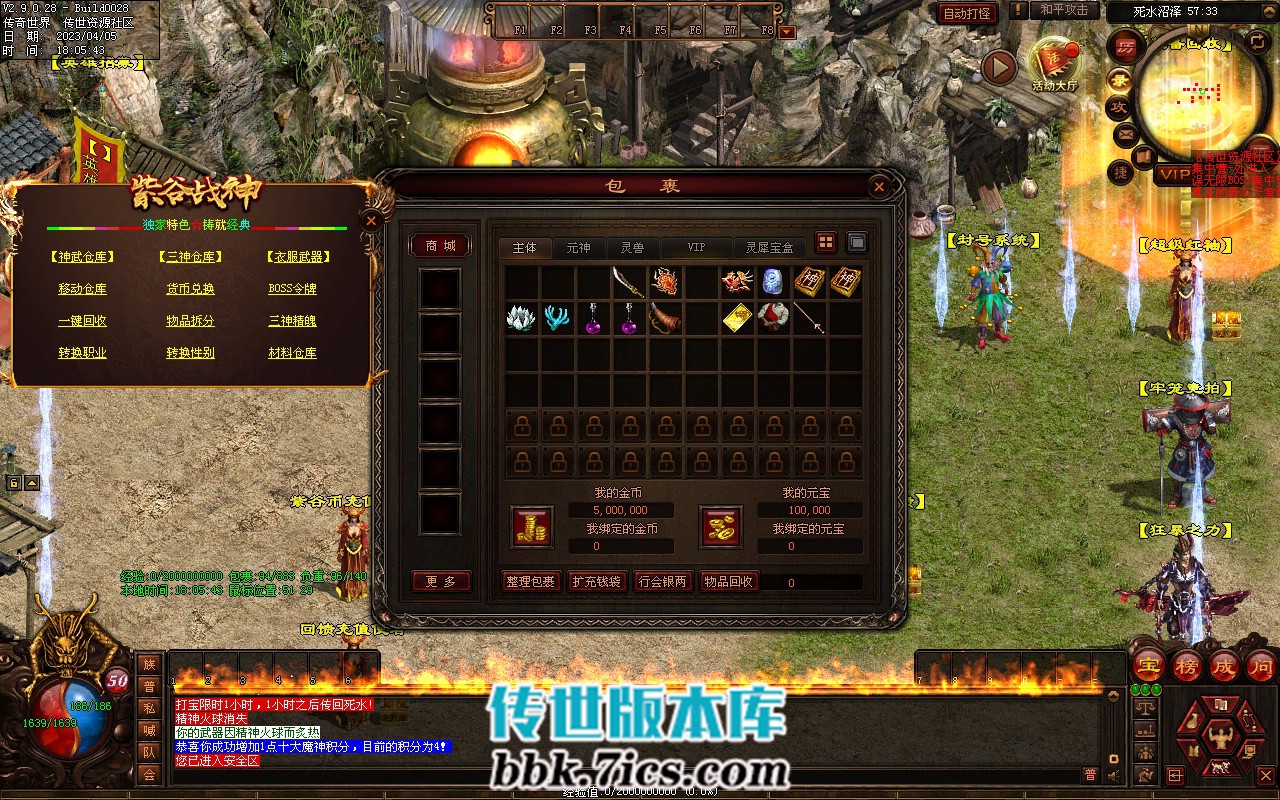Close the 紫谷战神 menu panel
Screen dimensions: 1280x800
click(x=371, y=221)
